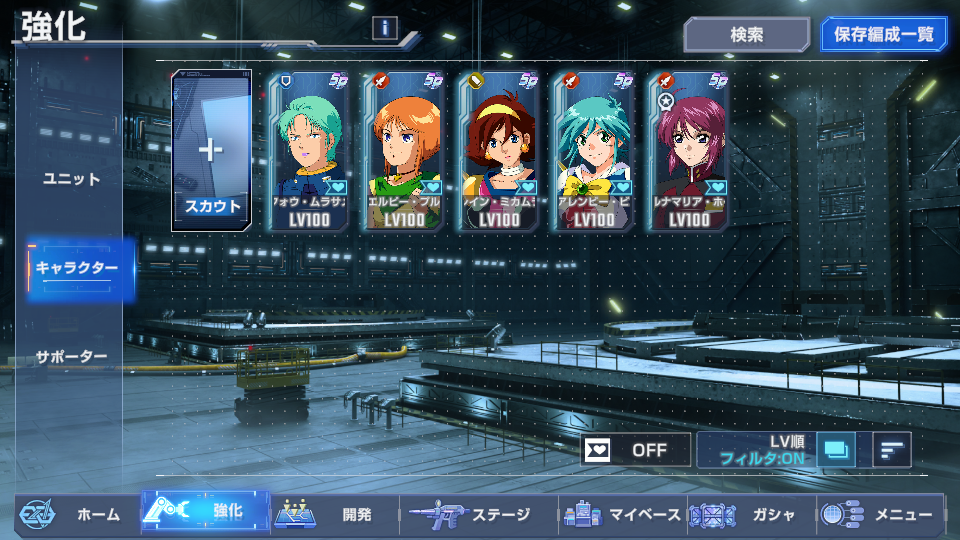Select the green-haired Four Murasame character card
Viewport: 960px width, 540px height.
pos(309,150)
